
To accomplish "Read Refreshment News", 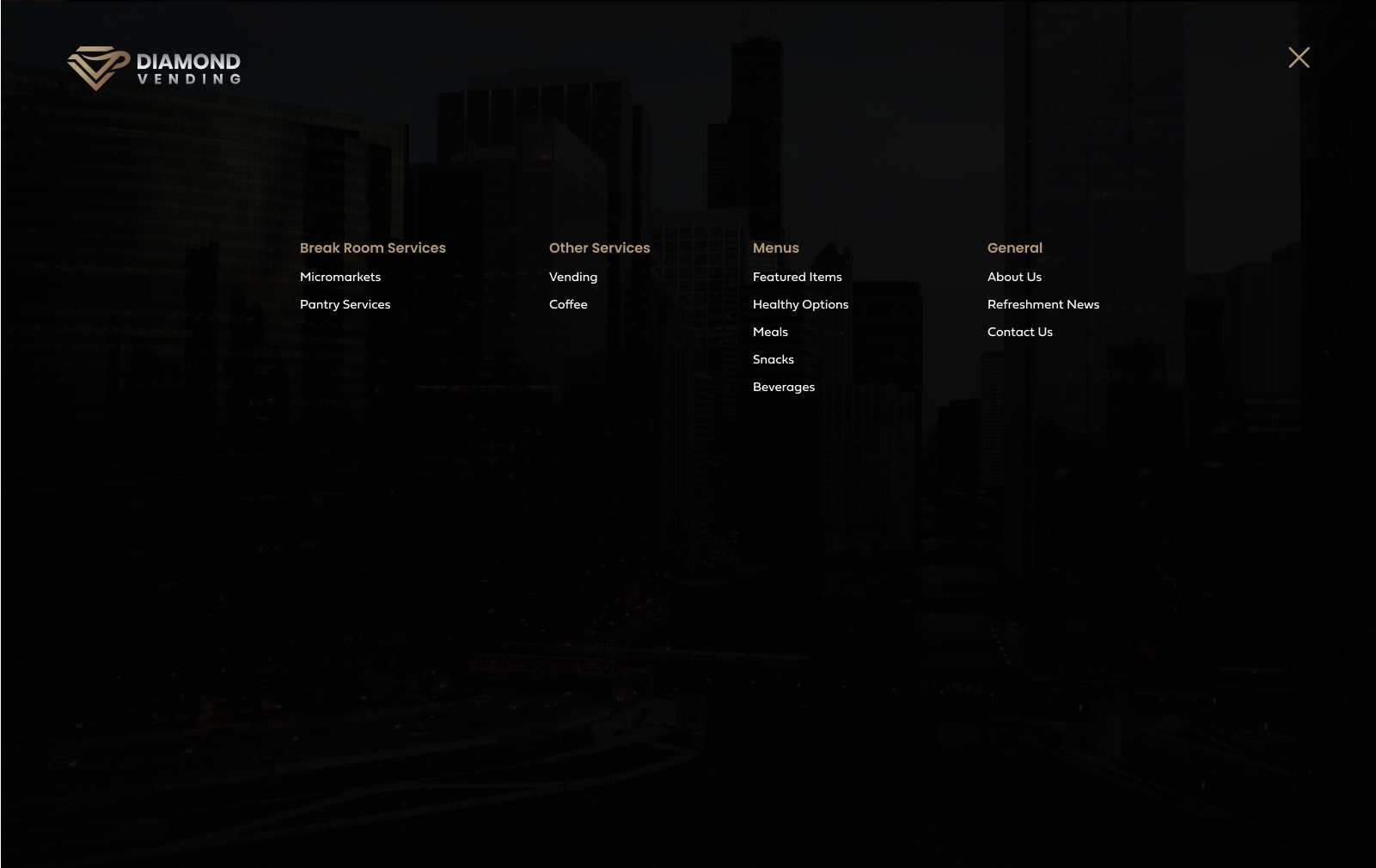I will [x=1043, y=305].
